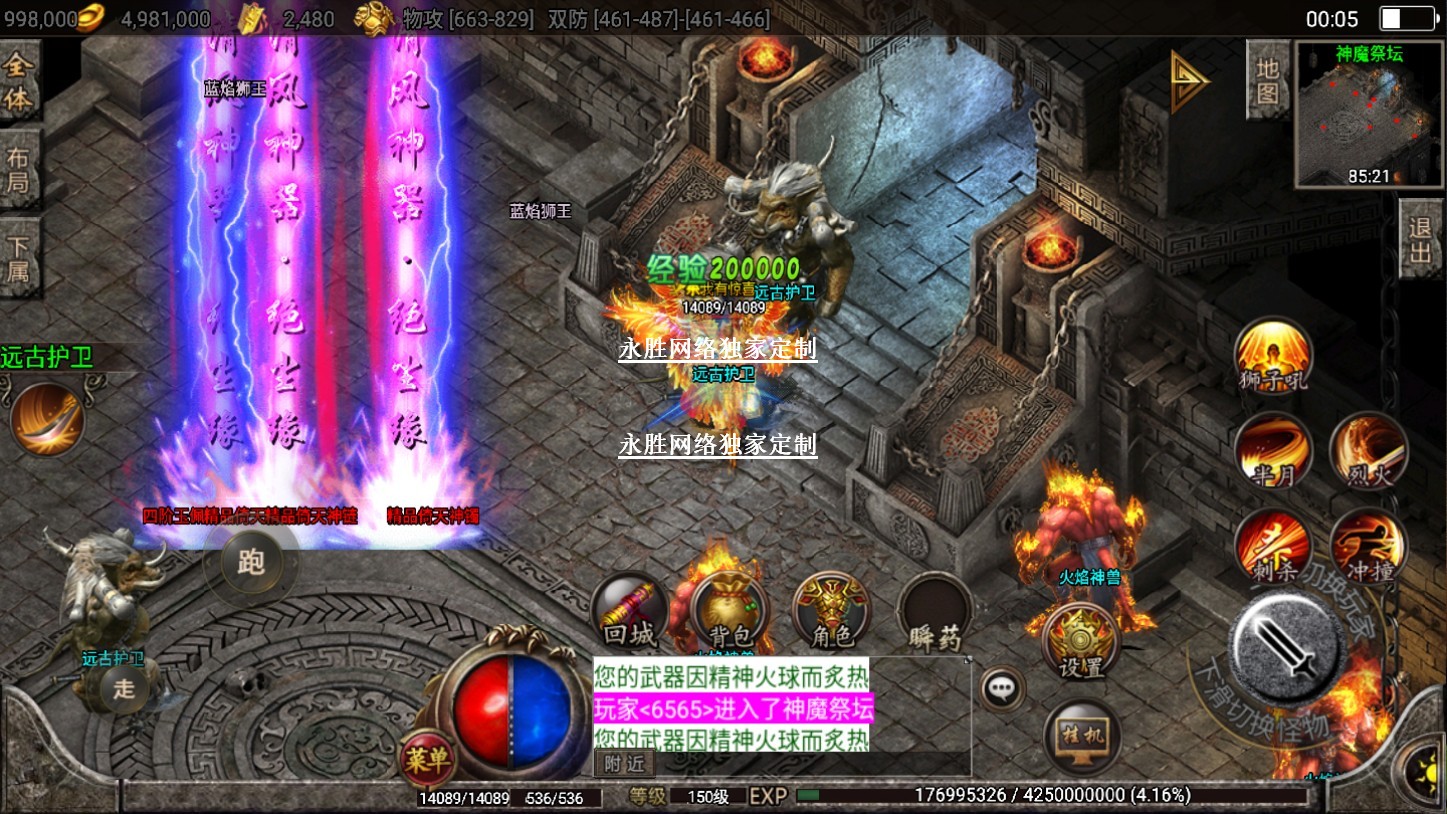The height and width of the screenshot is (814, 1447).
Task: Activate the 冲撞 skill
Action: [x=1368, y=547]
